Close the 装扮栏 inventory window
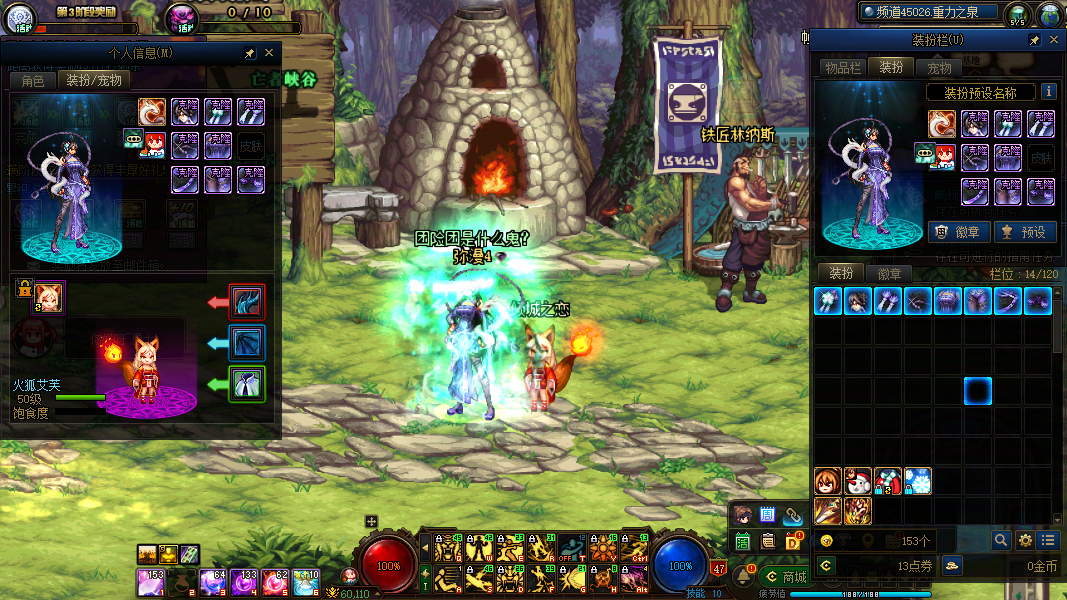Screen dimensions: 1067x600 [x=1053, y=40]
